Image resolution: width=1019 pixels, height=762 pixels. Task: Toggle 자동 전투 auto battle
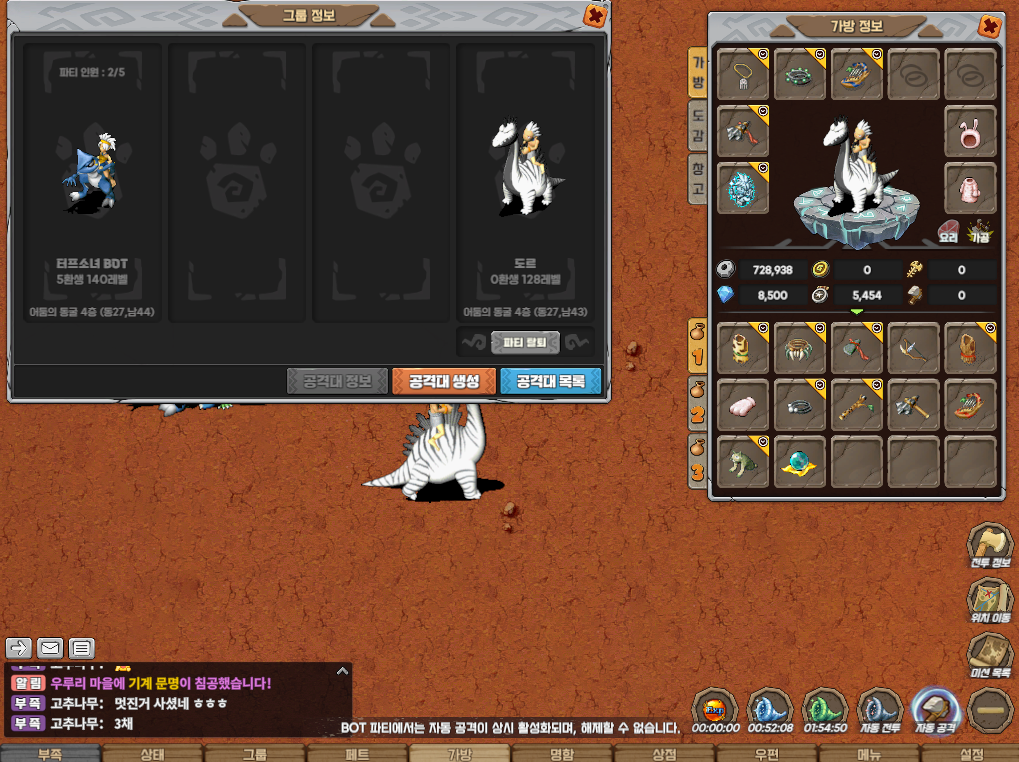881,712
